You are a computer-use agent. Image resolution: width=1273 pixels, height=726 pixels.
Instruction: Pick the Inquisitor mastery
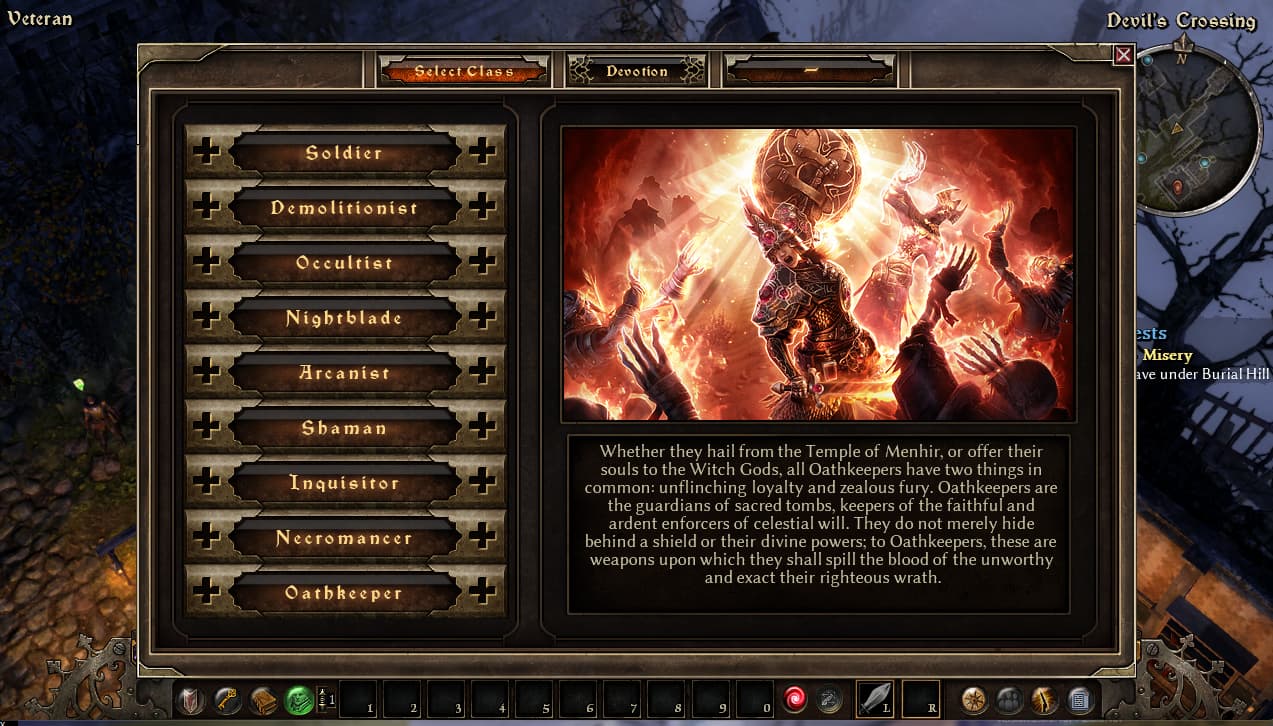pyautogui.click(x=344, y=483)
